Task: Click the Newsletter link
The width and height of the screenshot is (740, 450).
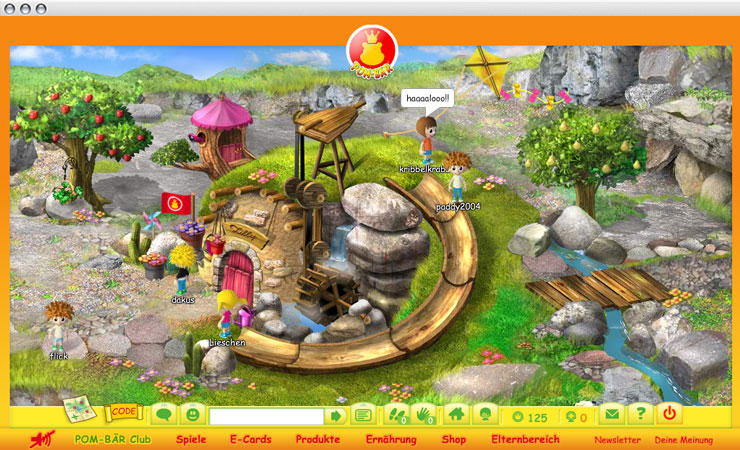Action: [x=618, y=440]
